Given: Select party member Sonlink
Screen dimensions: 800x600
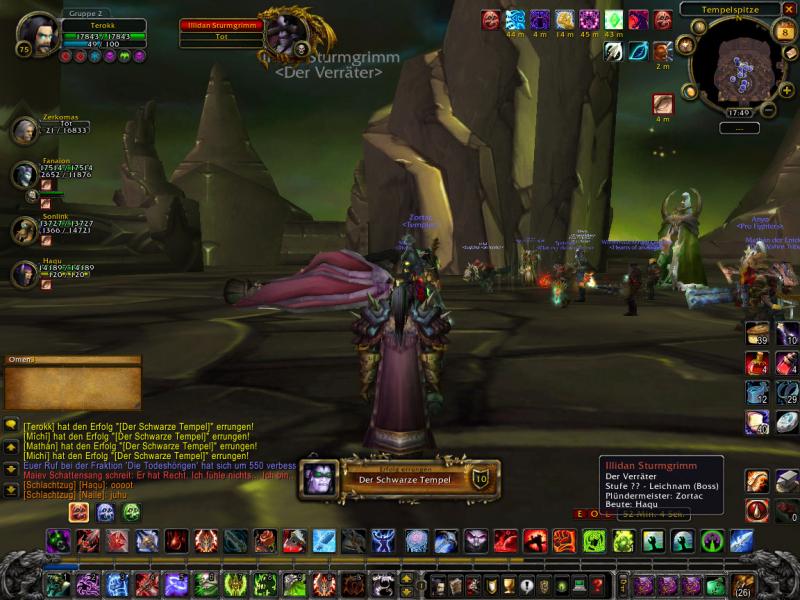Looking at the screenshot, I should point(24,229).
